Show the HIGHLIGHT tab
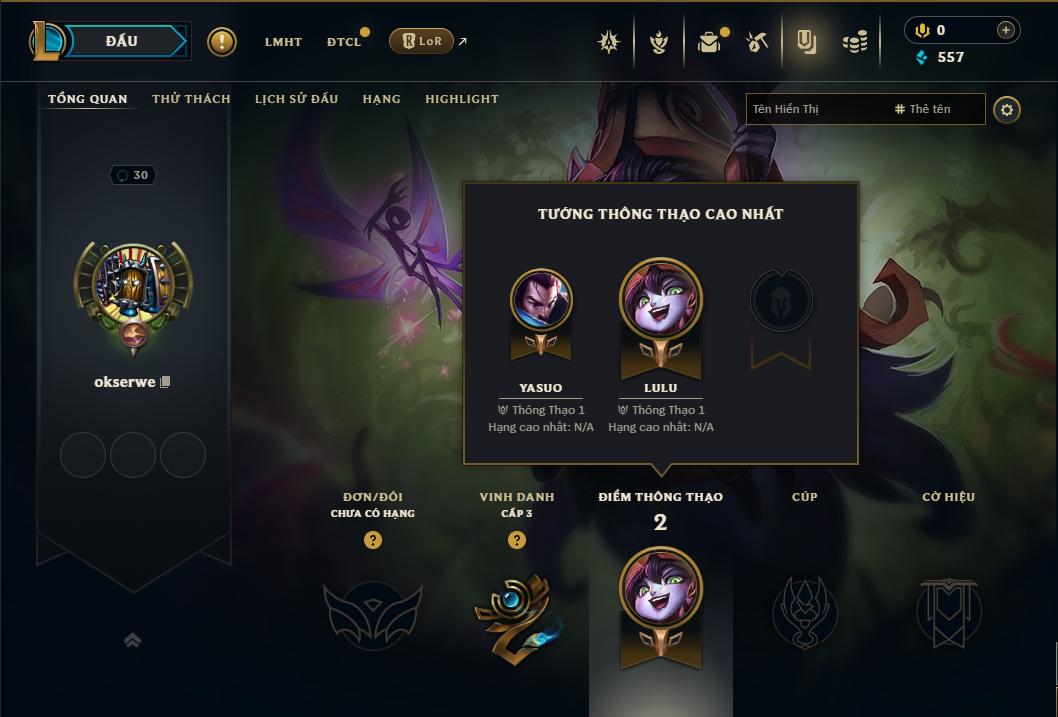This screenshot has height=717, width=1058. [461, 99]
